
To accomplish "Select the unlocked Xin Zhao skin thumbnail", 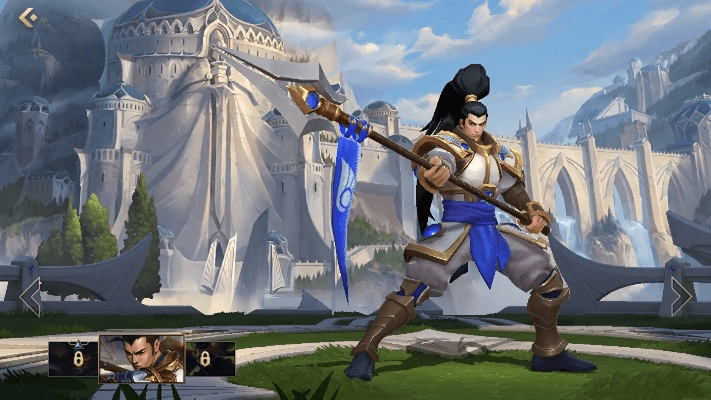I will coord(141,358).
